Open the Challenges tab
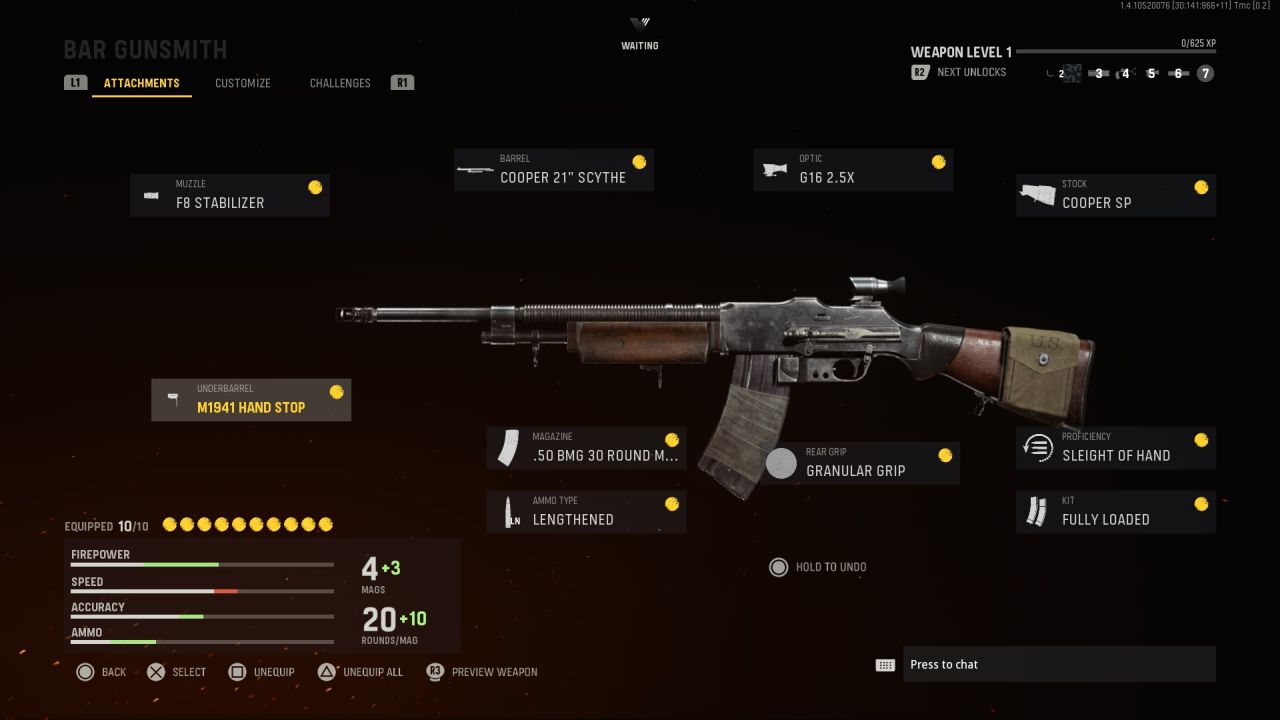This screenshot has height=720, width=1280. coord(340,83)
